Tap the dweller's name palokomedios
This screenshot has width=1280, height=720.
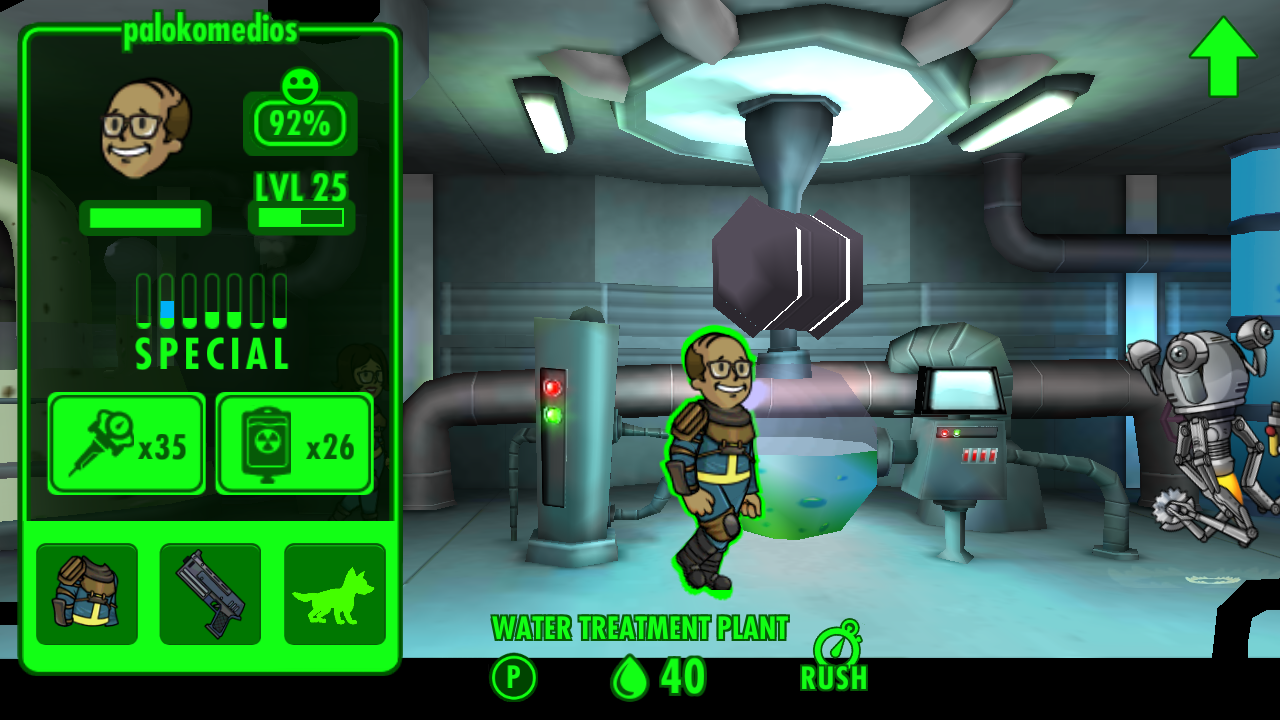[210, 31]
